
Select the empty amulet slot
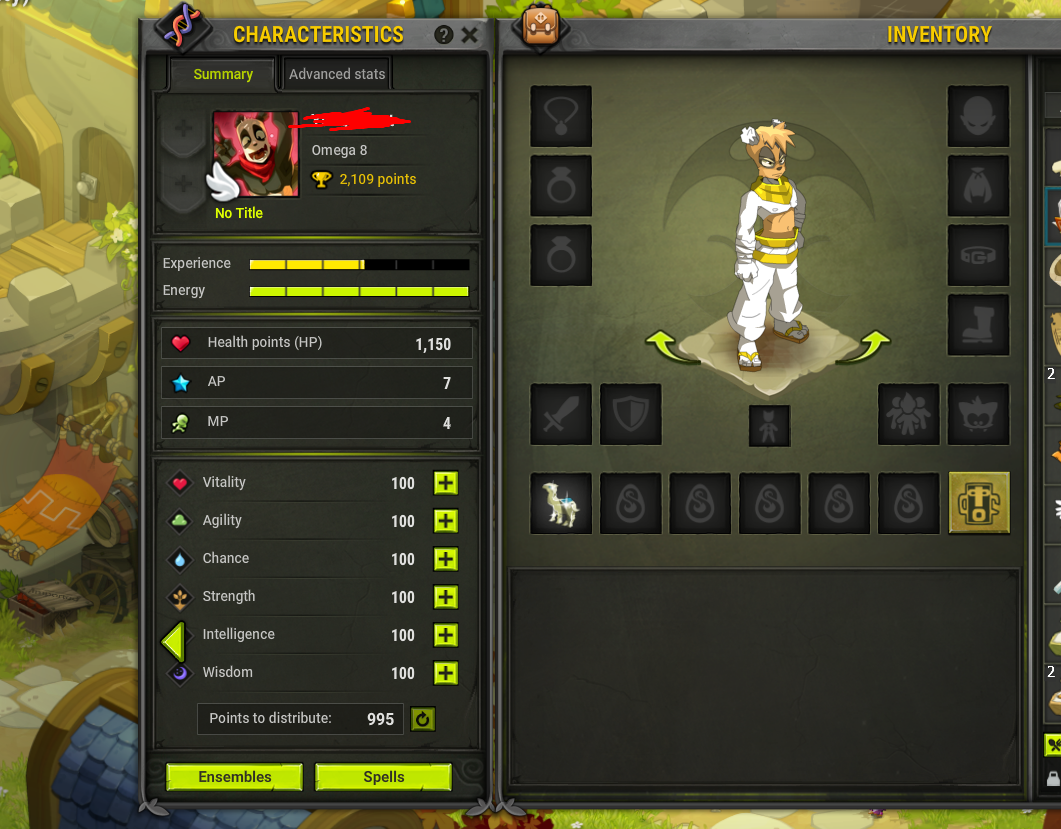click(560, 116)
